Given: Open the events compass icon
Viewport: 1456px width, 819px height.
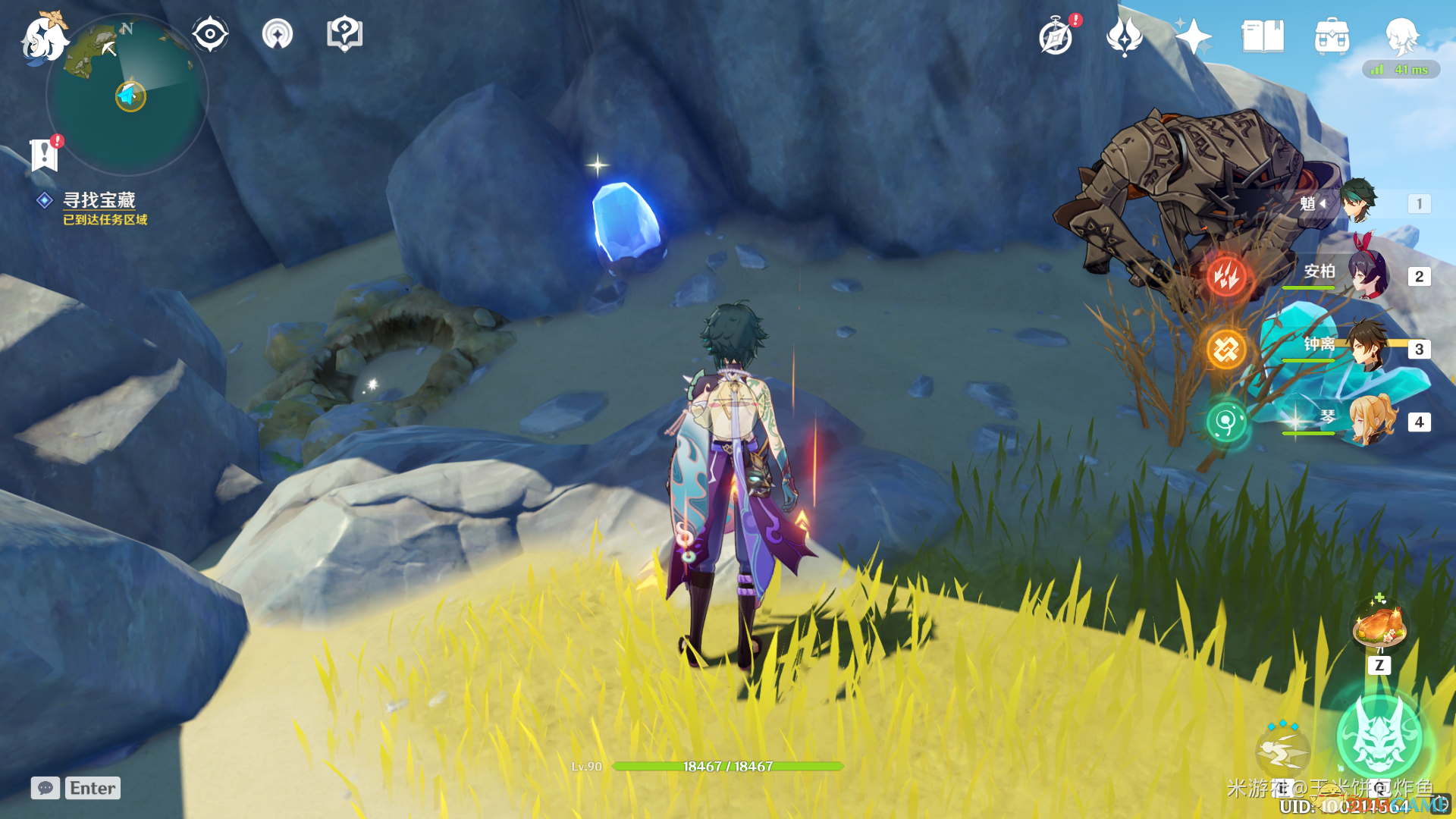Looking at the screenshot, I should tap(1056, 36).
